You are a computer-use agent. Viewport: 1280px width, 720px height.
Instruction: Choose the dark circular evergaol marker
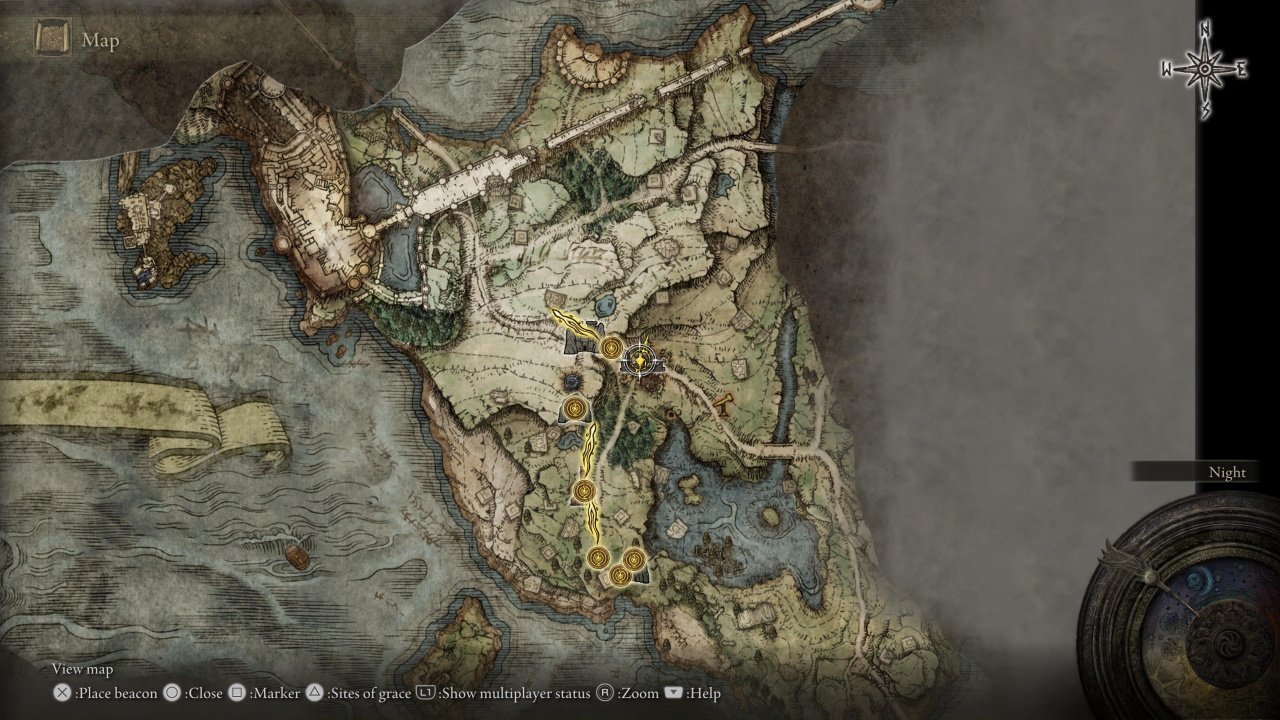573,382
